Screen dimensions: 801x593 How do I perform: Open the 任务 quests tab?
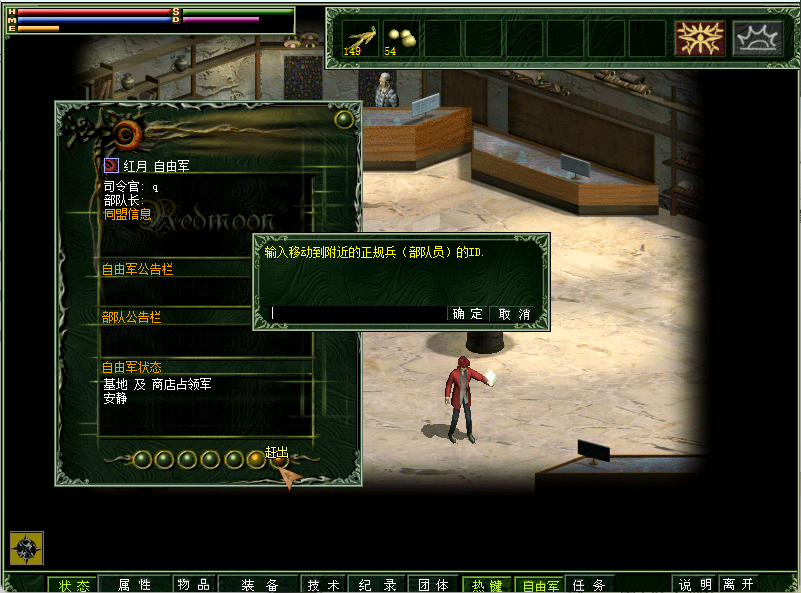[589, 585]
